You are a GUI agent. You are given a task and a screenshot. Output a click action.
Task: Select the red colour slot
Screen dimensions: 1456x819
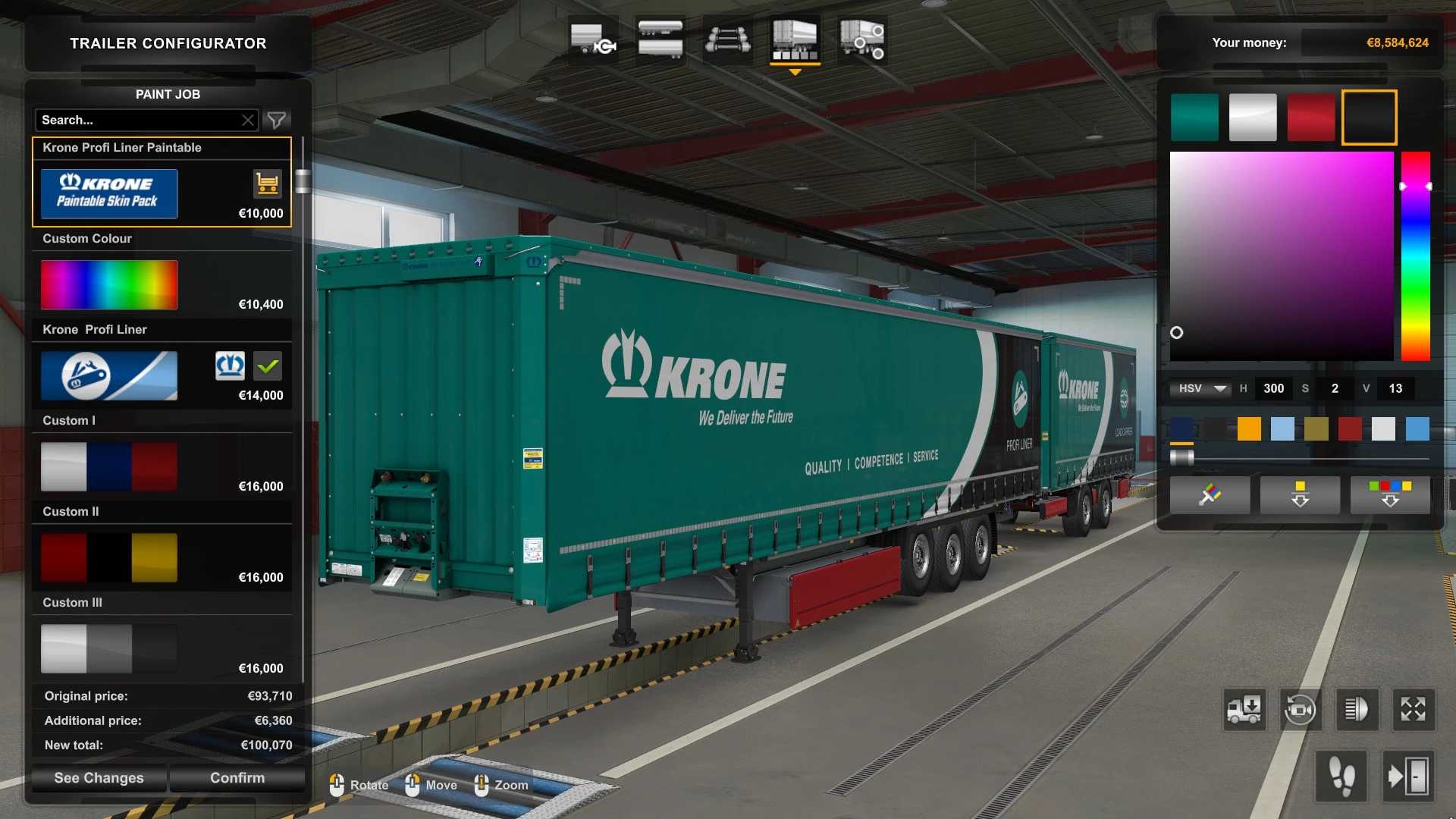tap(1311, 118)
